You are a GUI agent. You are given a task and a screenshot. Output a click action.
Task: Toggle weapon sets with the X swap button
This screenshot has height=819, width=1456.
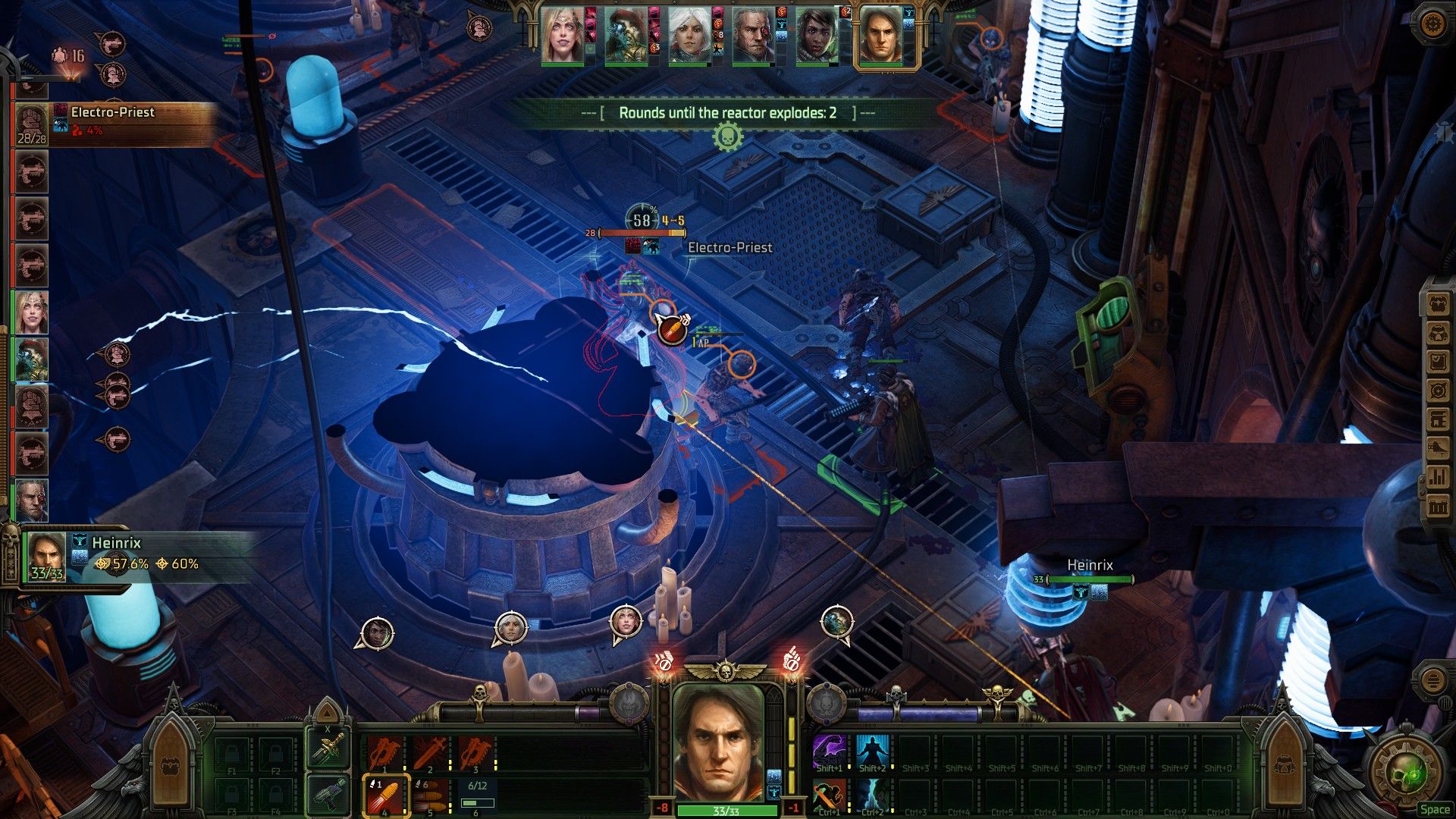(327, 729)
